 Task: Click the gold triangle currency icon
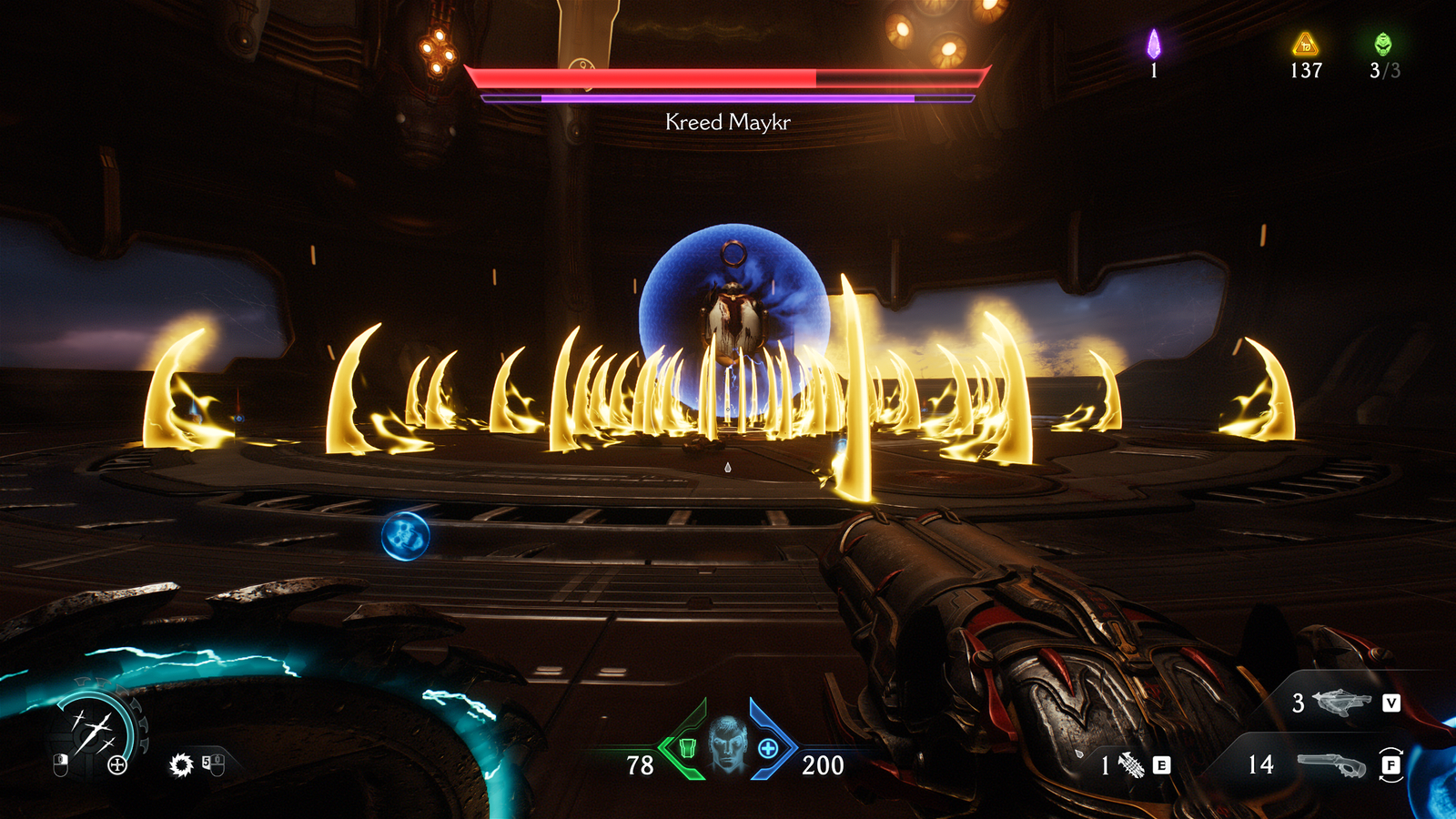click(x=1305, y=44)
